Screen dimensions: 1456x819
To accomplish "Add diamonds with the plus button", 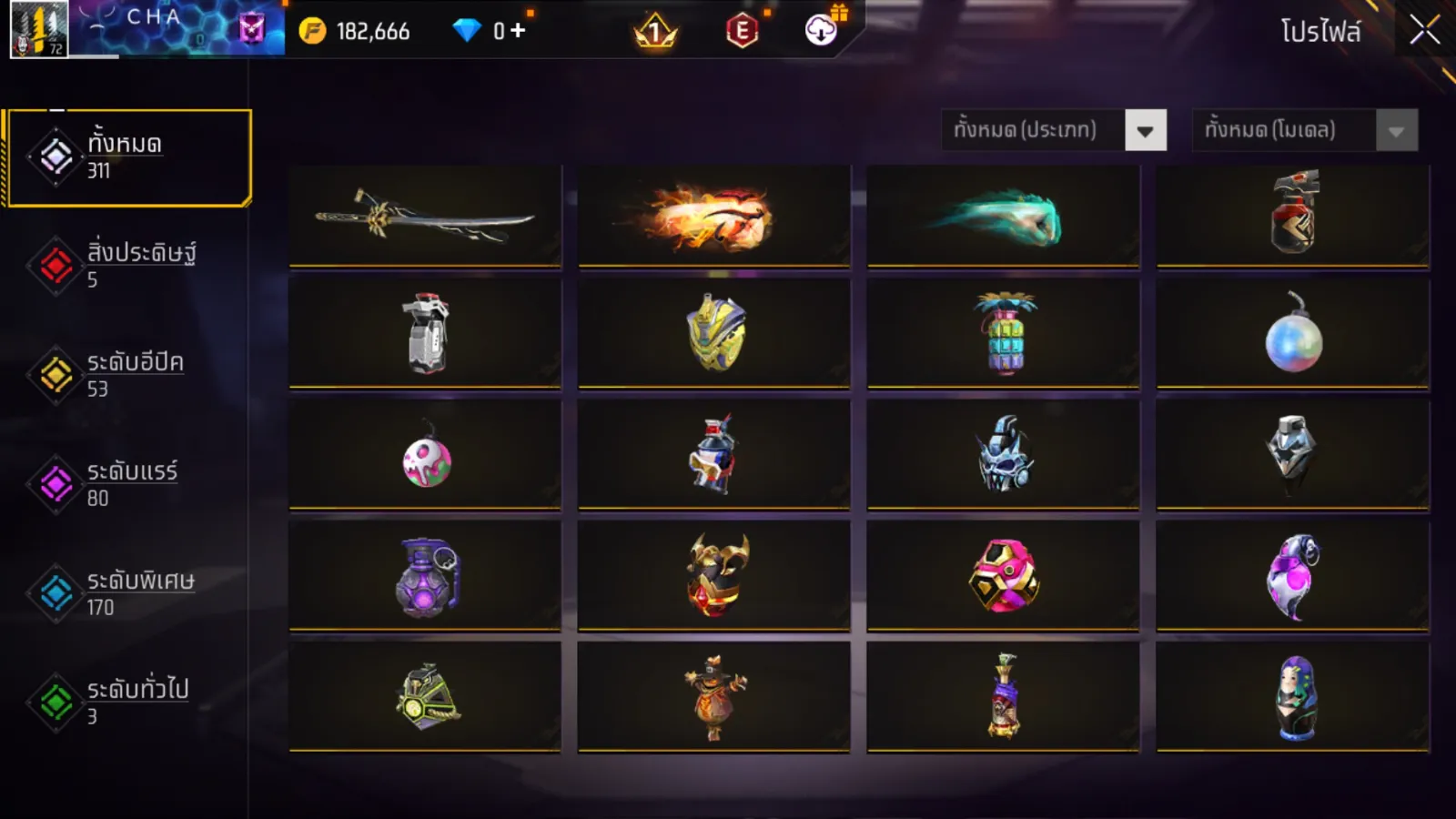I will tap(519, 31).
